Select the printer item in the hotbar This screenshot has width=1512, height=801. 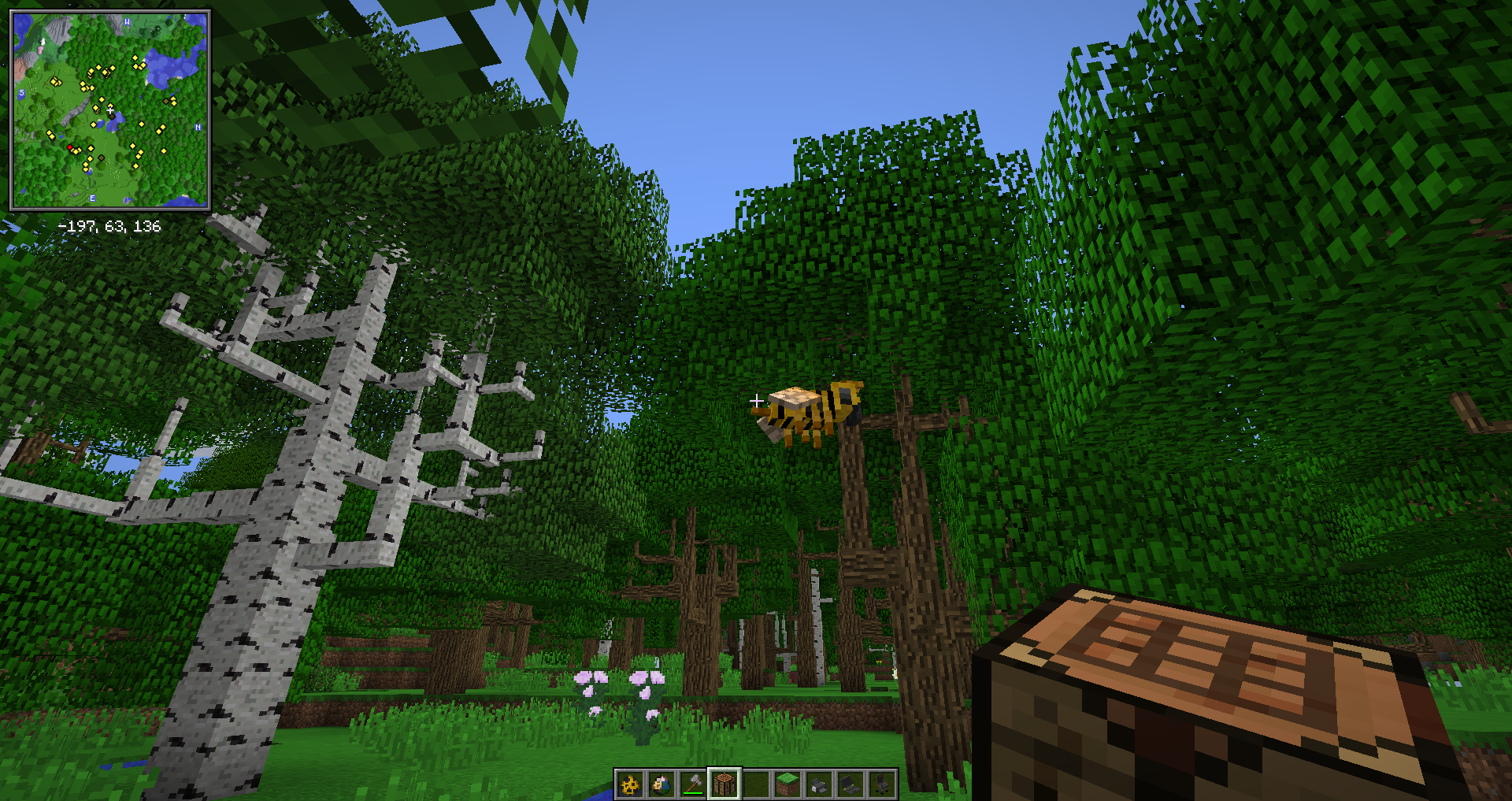pos(817,784)
